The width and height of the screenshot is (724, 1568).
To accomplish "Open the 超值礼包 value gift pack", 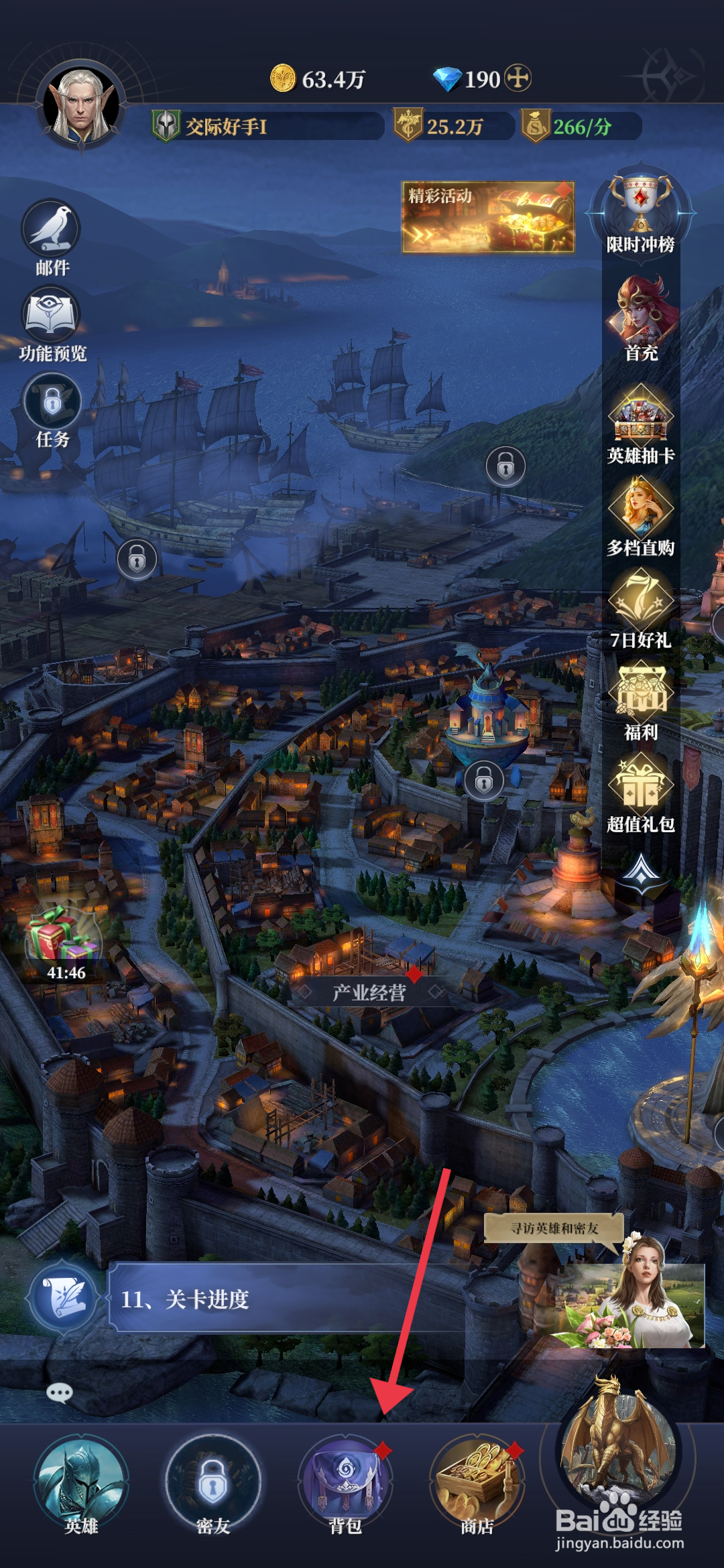I will pyautogui.click(x=641, y=785).
